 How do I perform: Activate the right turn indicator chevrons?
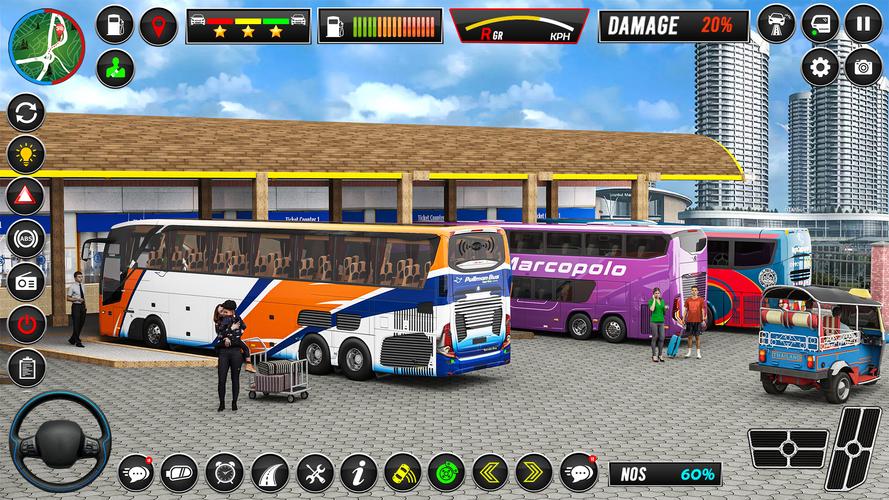click(x=534, y=472)
